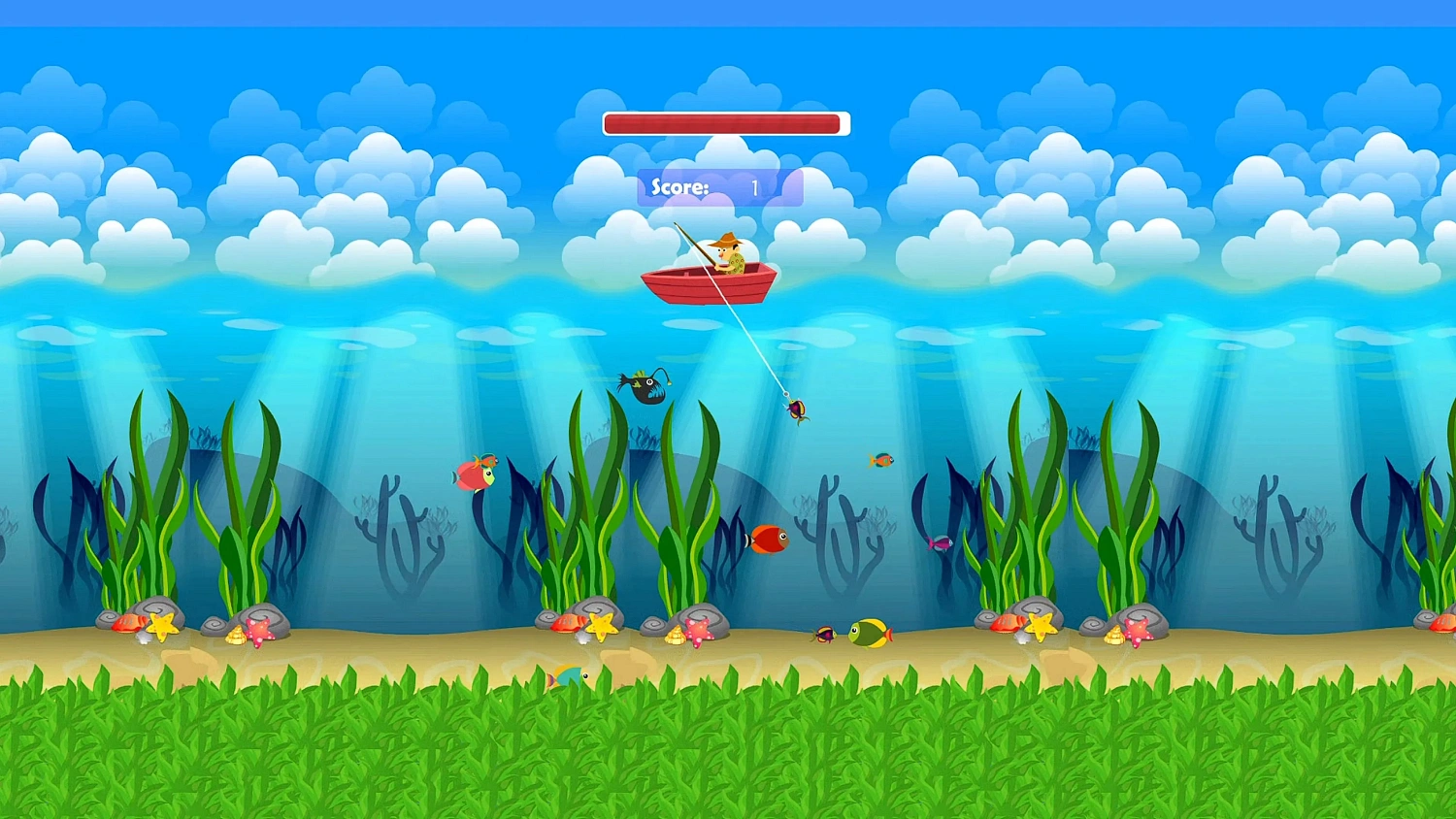Click the red health bar at the top
Screen dimensions: 1456x819
(723, 122)
